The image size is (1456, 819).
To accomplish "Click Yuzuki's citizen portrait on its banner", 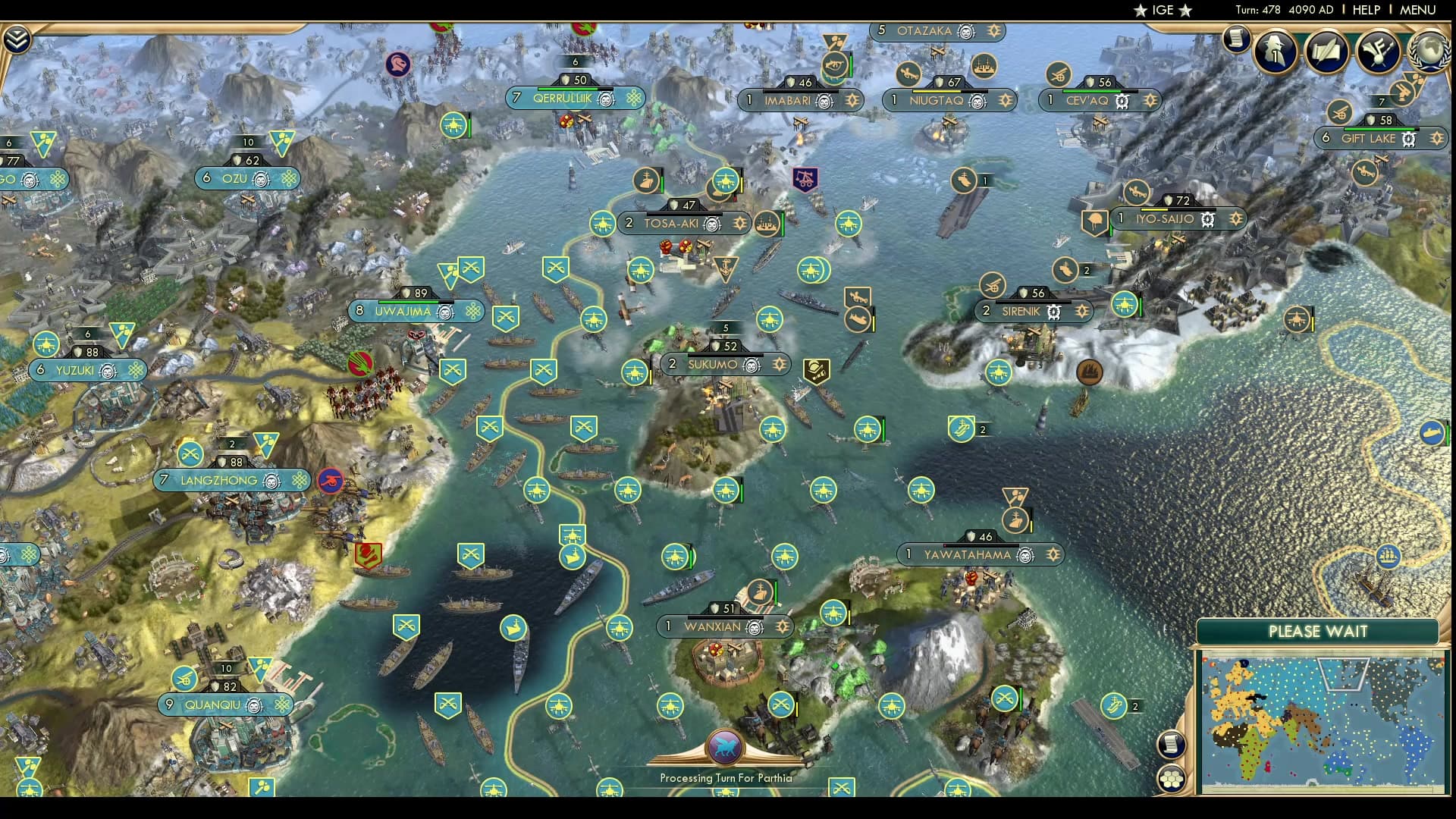I will 107,372.
